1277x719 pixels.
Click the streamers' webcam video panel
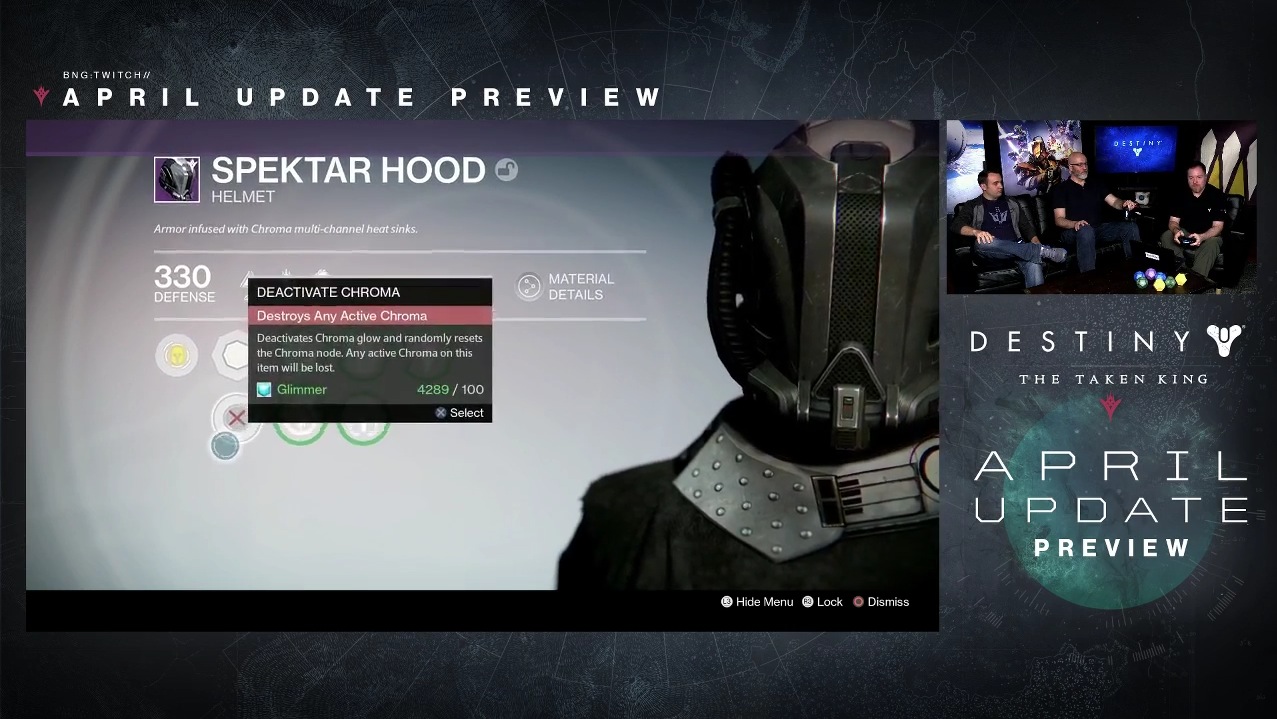[1101, 207]
